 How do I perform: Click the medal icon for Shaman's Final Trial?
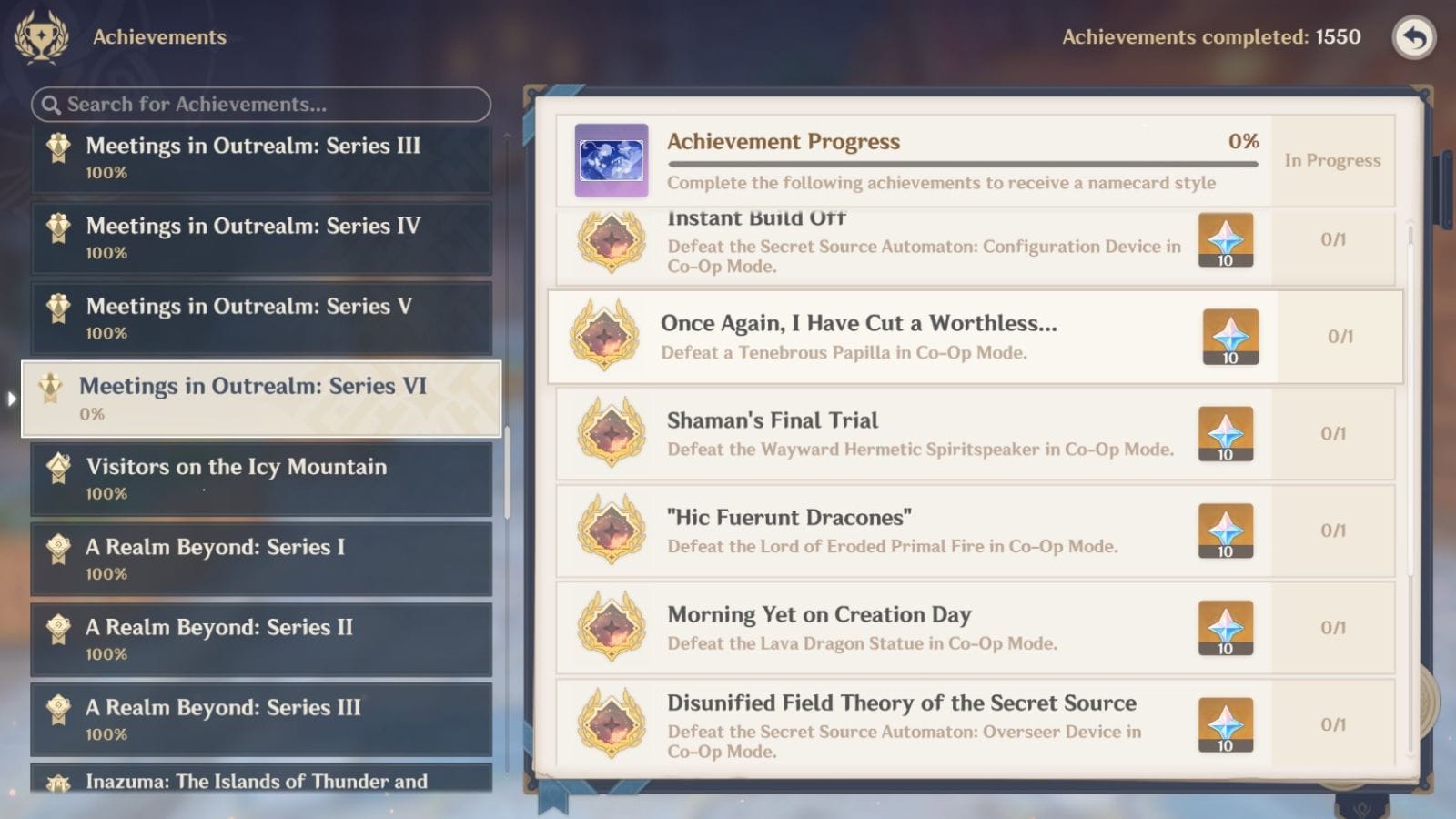tap(611, 433)
